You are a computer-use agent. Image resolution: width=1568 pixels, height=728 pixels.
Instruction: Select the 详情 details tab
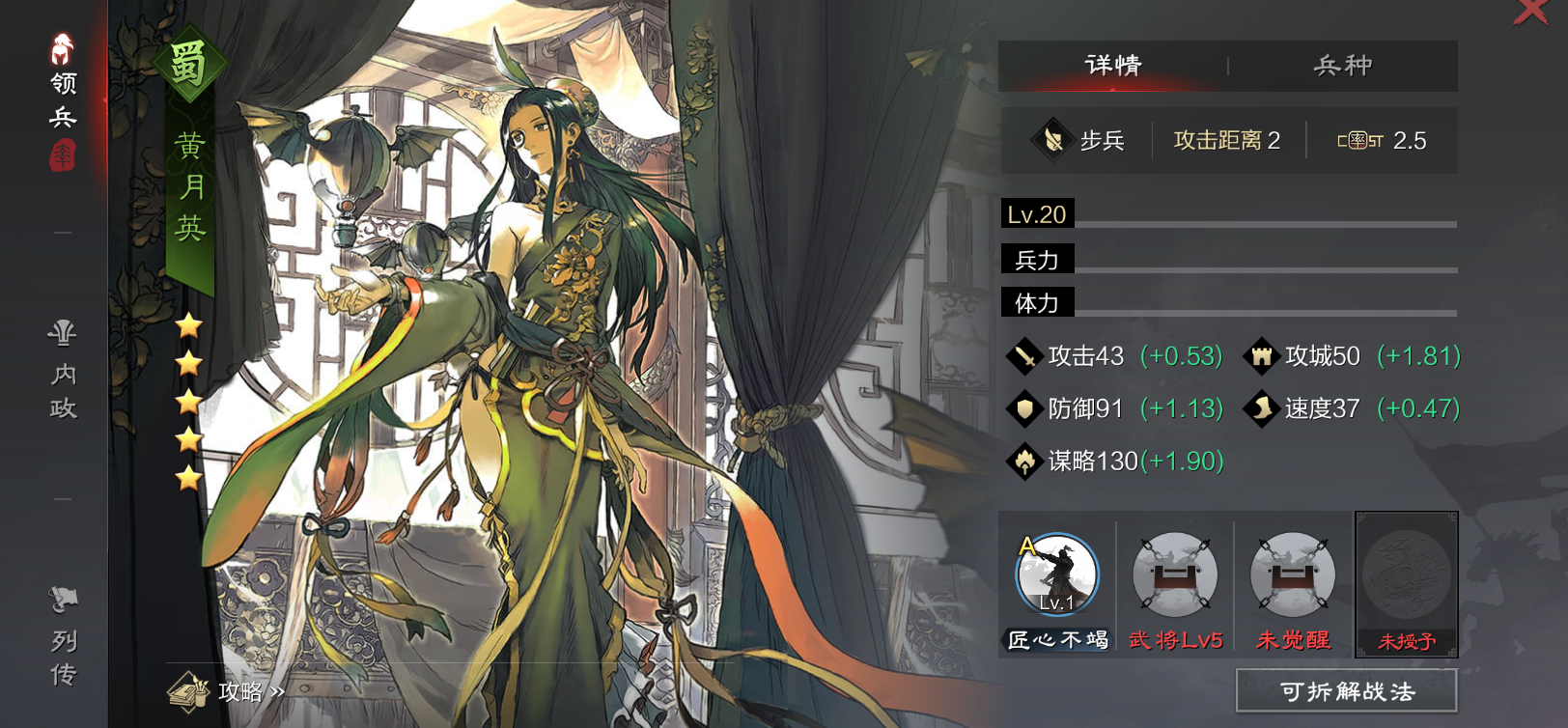(x=1113, y=66)
